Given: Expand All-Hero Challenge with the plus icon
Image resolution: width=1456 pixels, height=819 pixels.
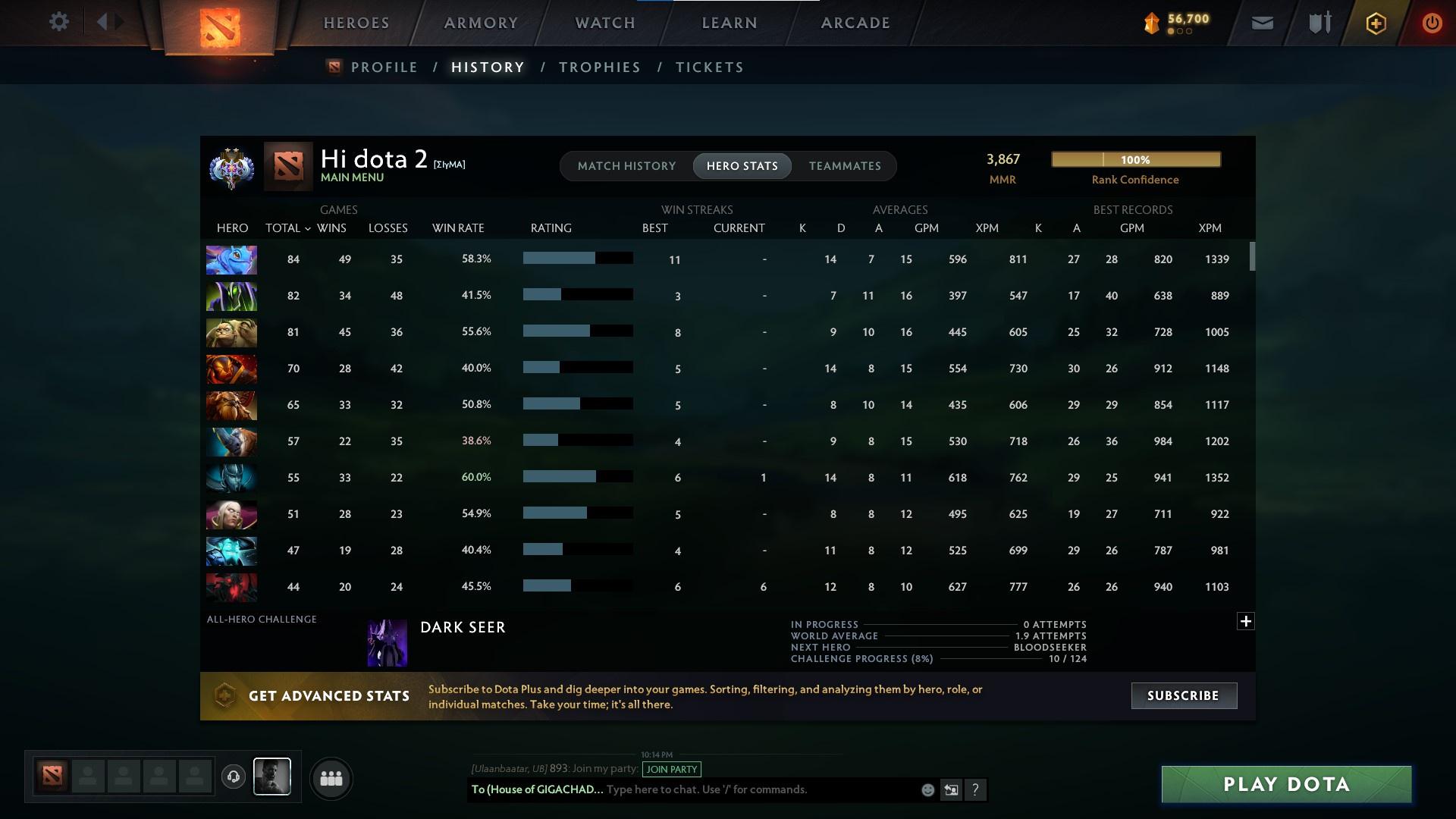Looking at the screenshot, I should [1246, 620].
